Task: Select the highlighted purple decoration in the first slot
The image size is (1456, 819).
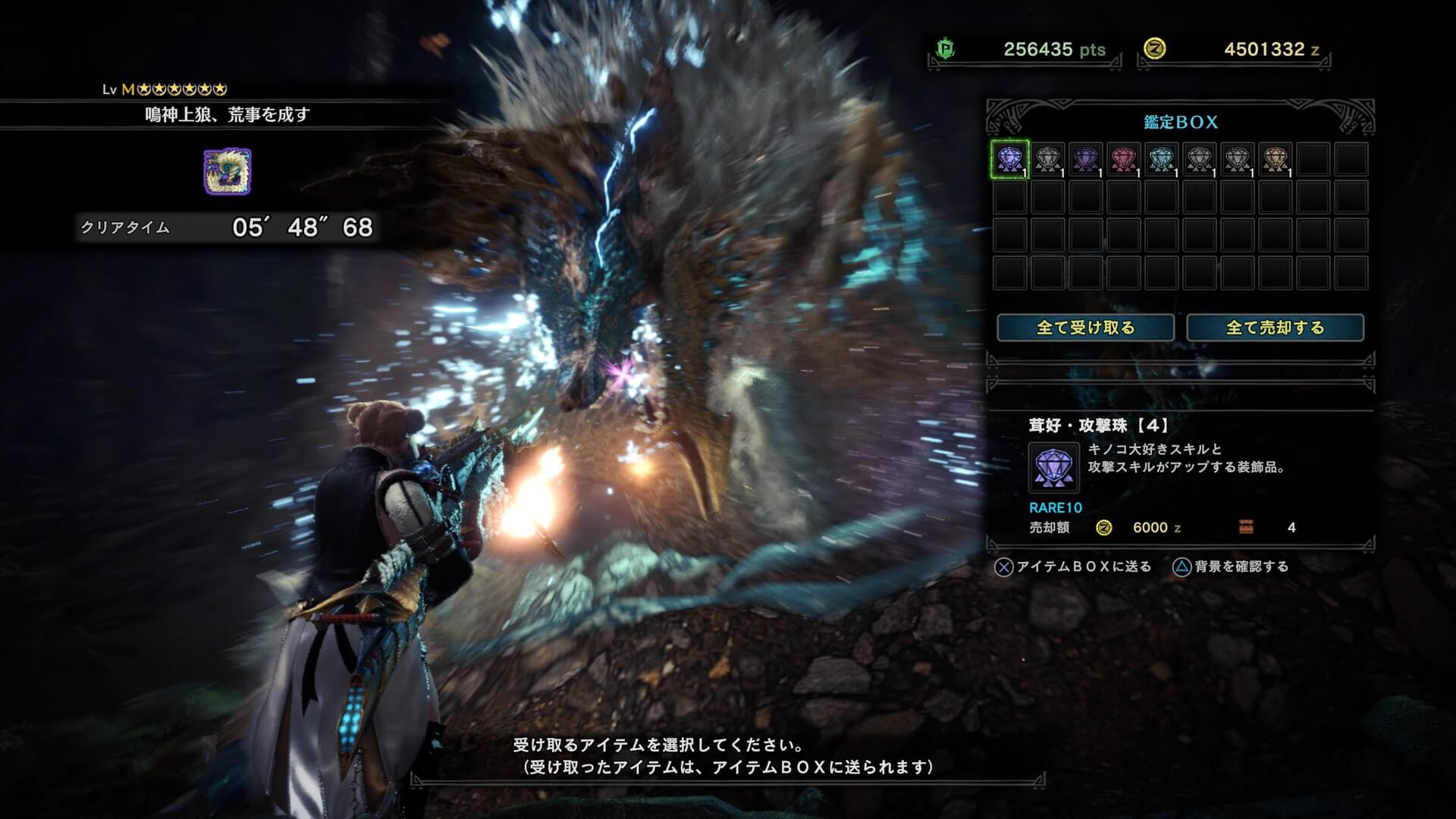Action: tap(1009, 158)
